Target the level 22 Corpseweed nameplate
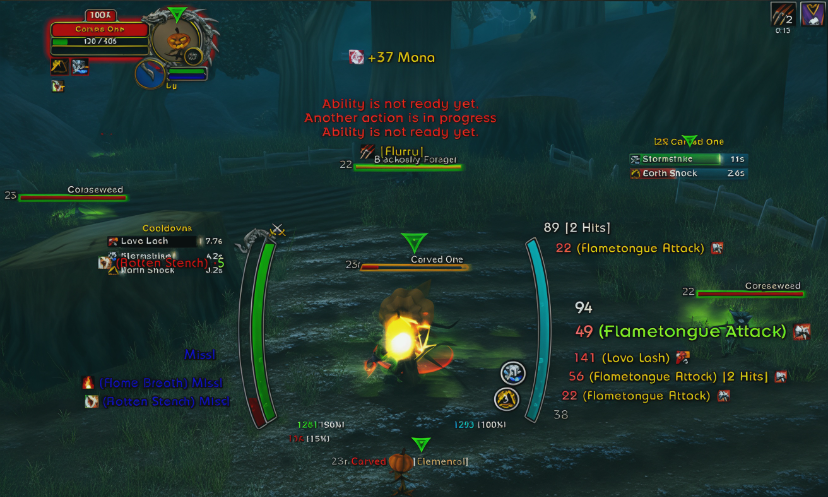This screenshot has height=497, width=828. click(750, 293)
